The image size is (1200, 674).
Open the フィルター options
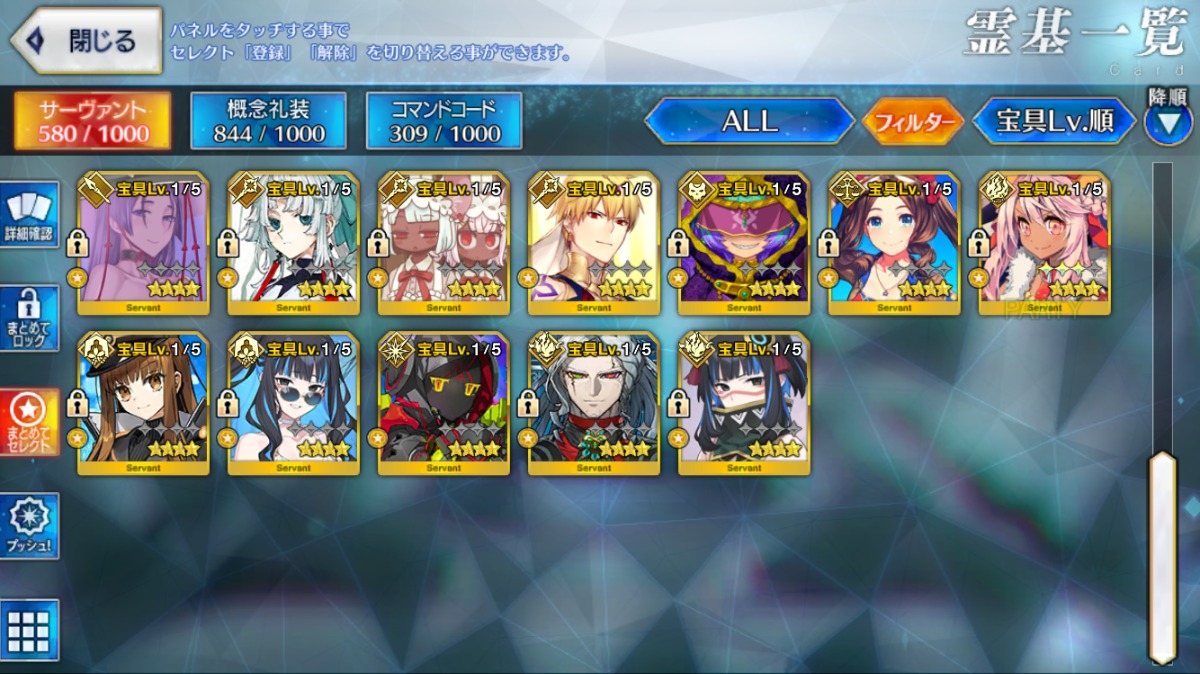912,122
